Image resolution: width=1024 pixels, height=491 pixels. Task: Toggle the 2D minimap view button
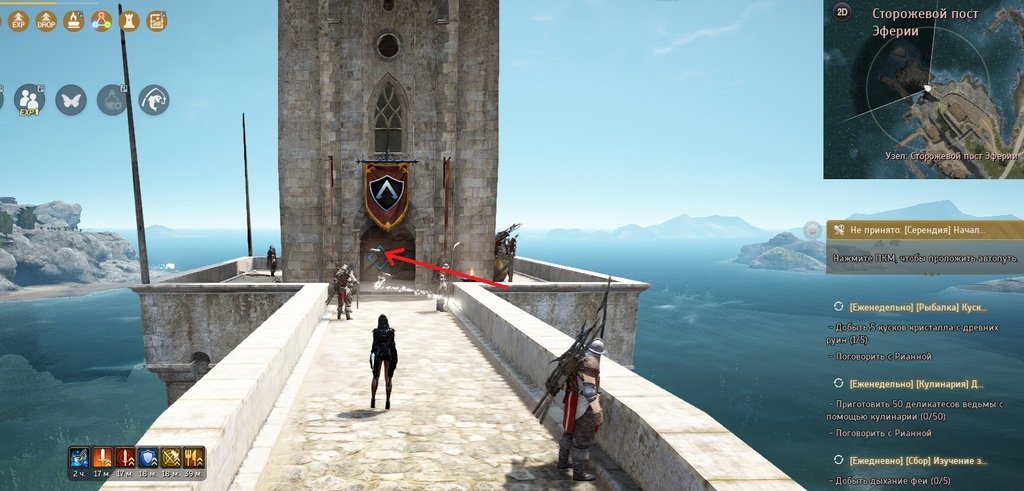(842, 13)
